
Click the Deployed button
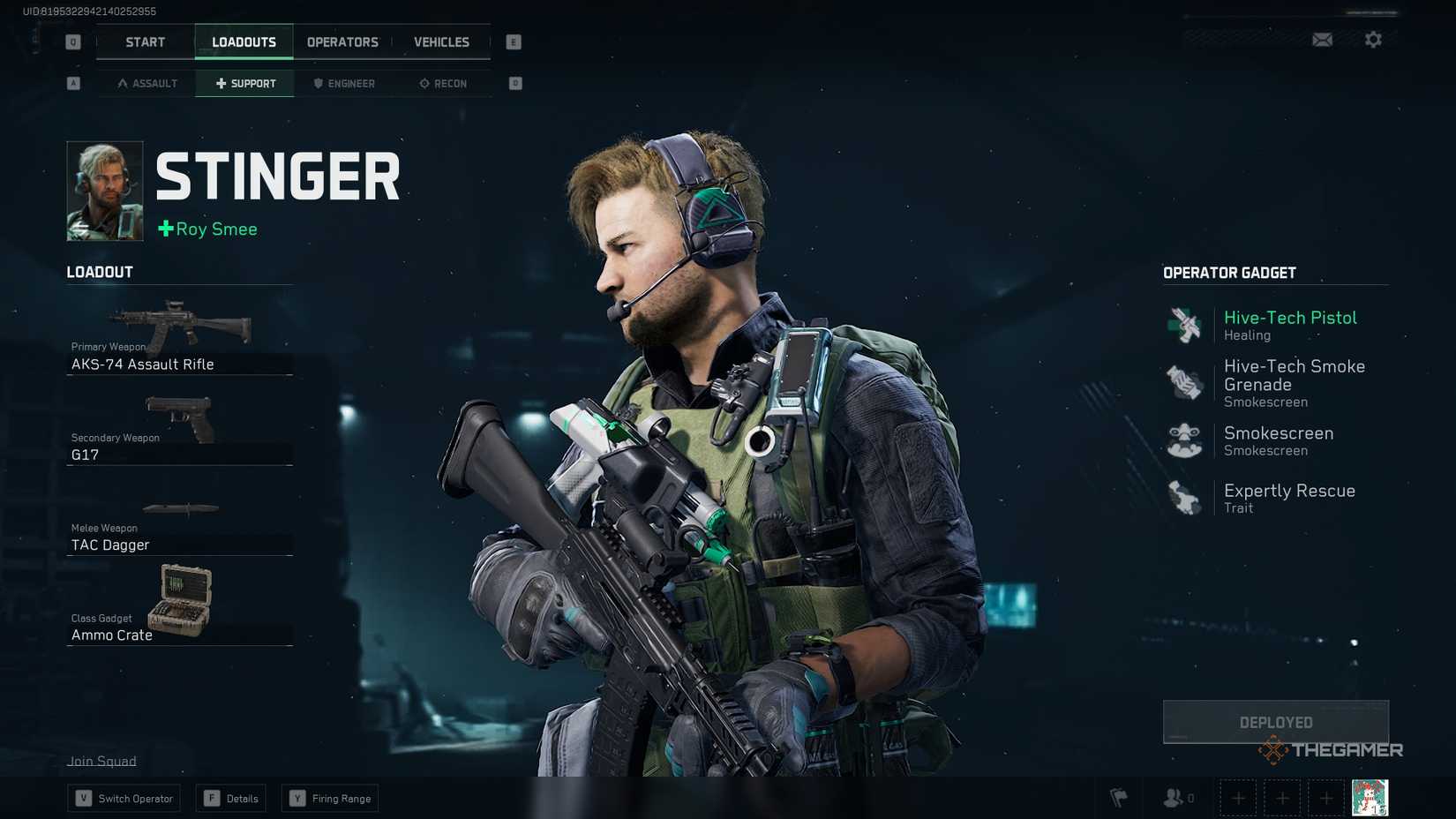(1275, 722)
